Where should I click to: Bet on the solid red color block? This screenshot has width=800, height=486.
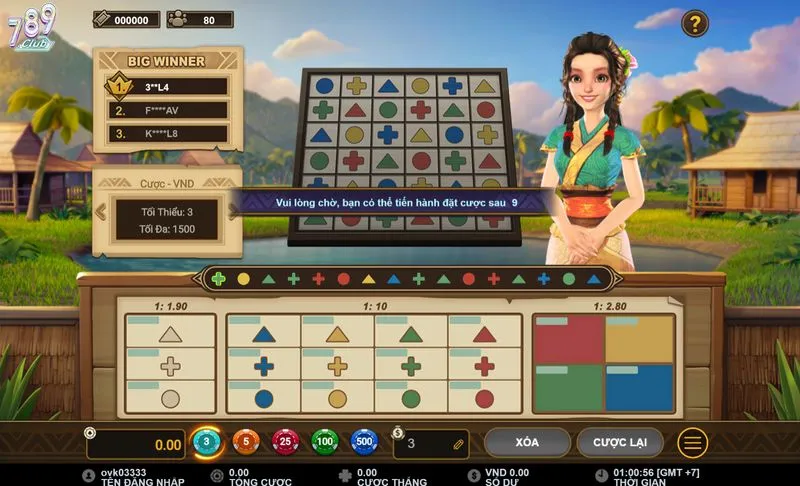click(x=569, y=340)
